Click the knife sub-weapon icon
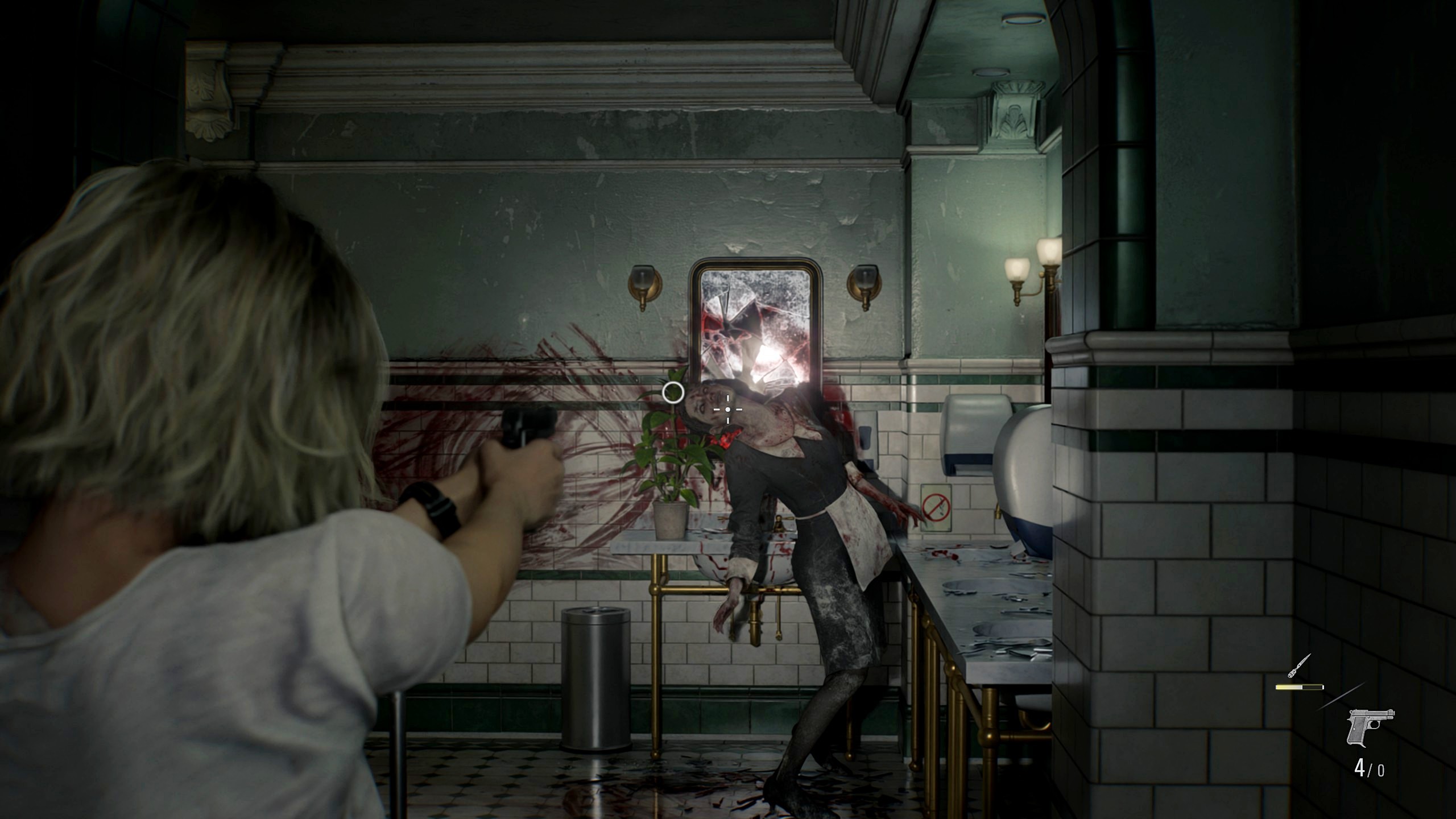The image size is (1456, 819). tap(1299, 667)
